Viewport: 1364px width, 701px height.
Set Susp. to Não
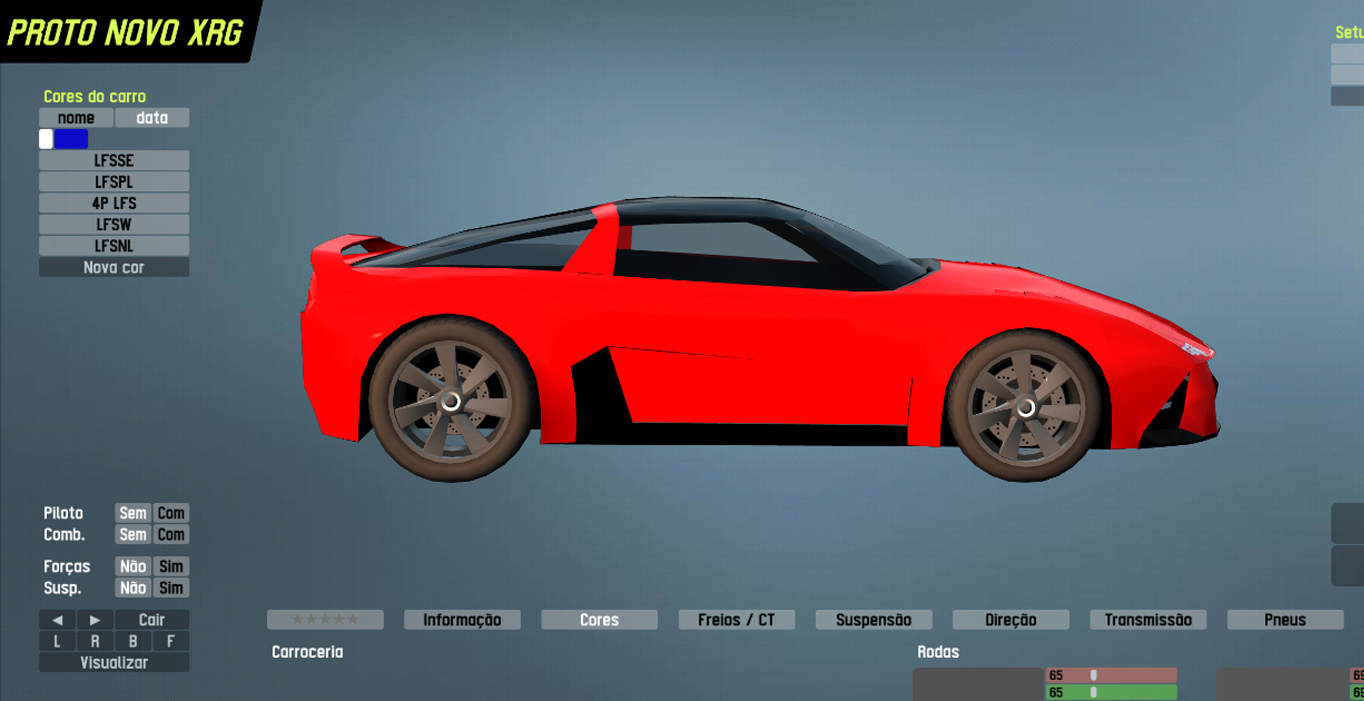(133, 588)
